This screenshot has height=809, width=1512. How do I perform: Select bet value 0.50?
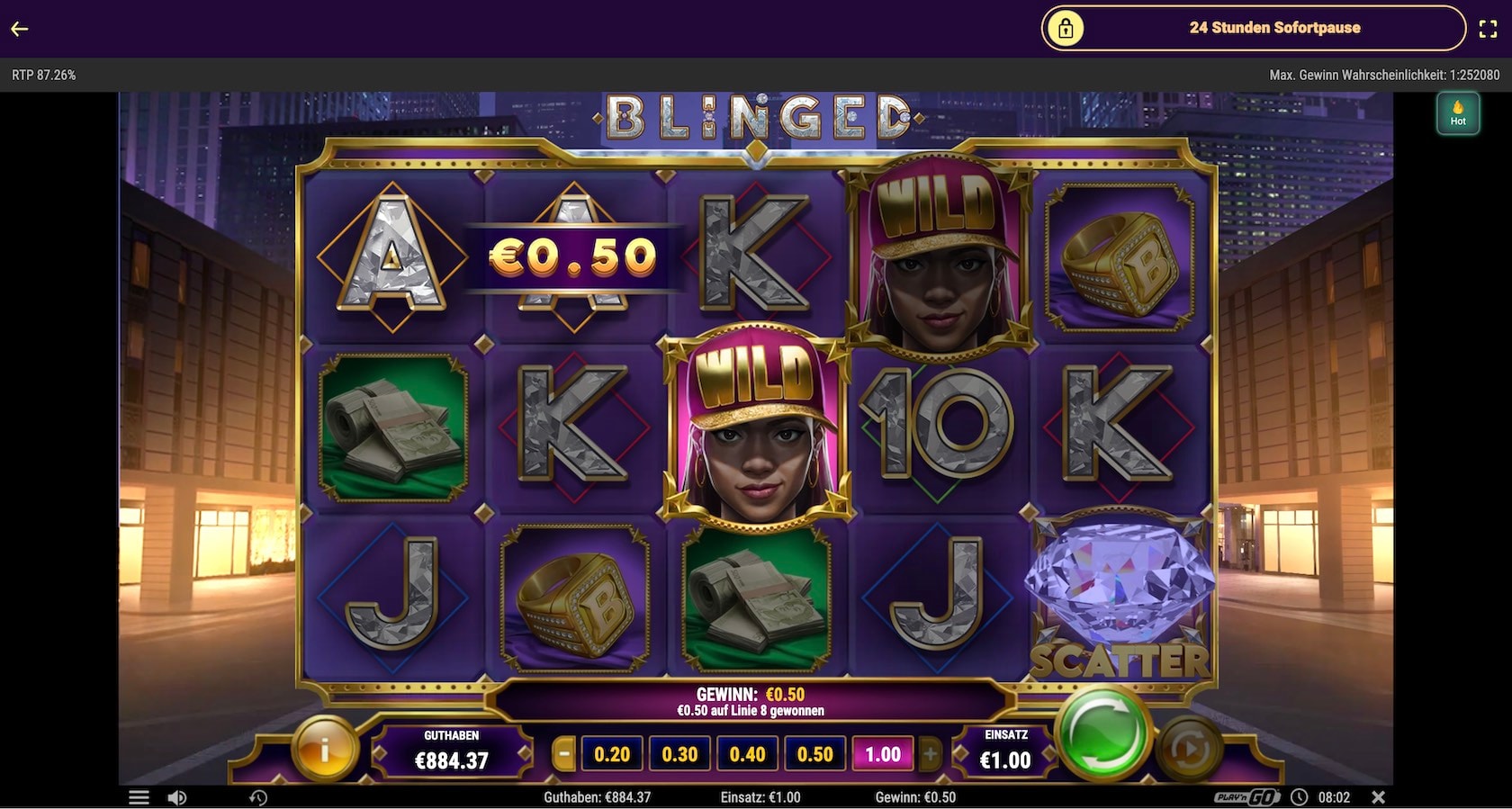[813, 755]
